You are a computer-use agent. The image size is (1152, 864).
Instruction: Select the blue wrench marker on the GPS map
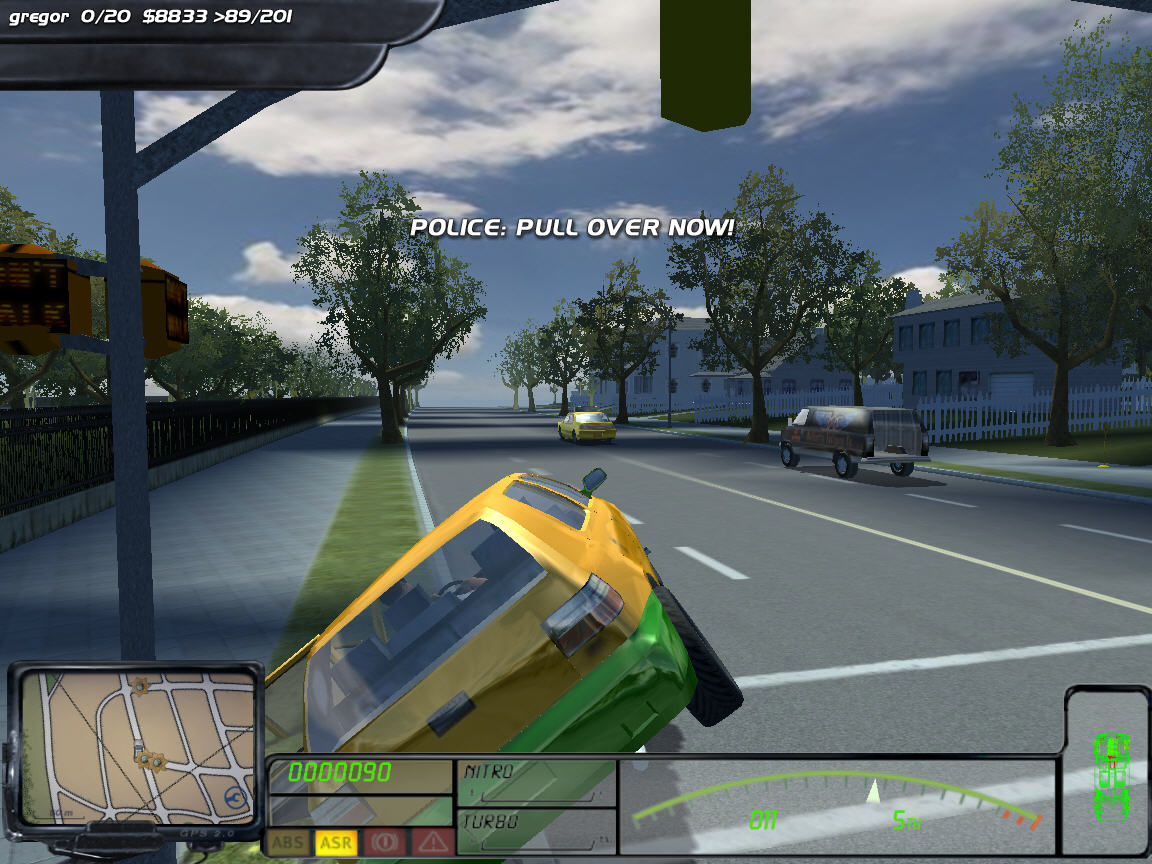236,797
